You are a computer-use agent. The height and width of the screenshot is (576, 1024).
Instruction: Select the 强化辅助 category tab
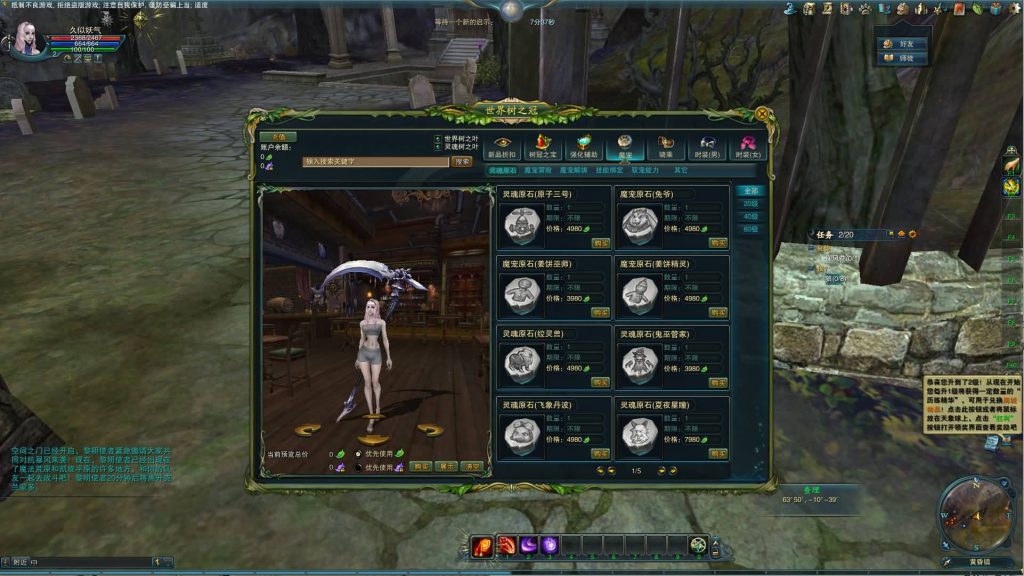click(585, 148)
